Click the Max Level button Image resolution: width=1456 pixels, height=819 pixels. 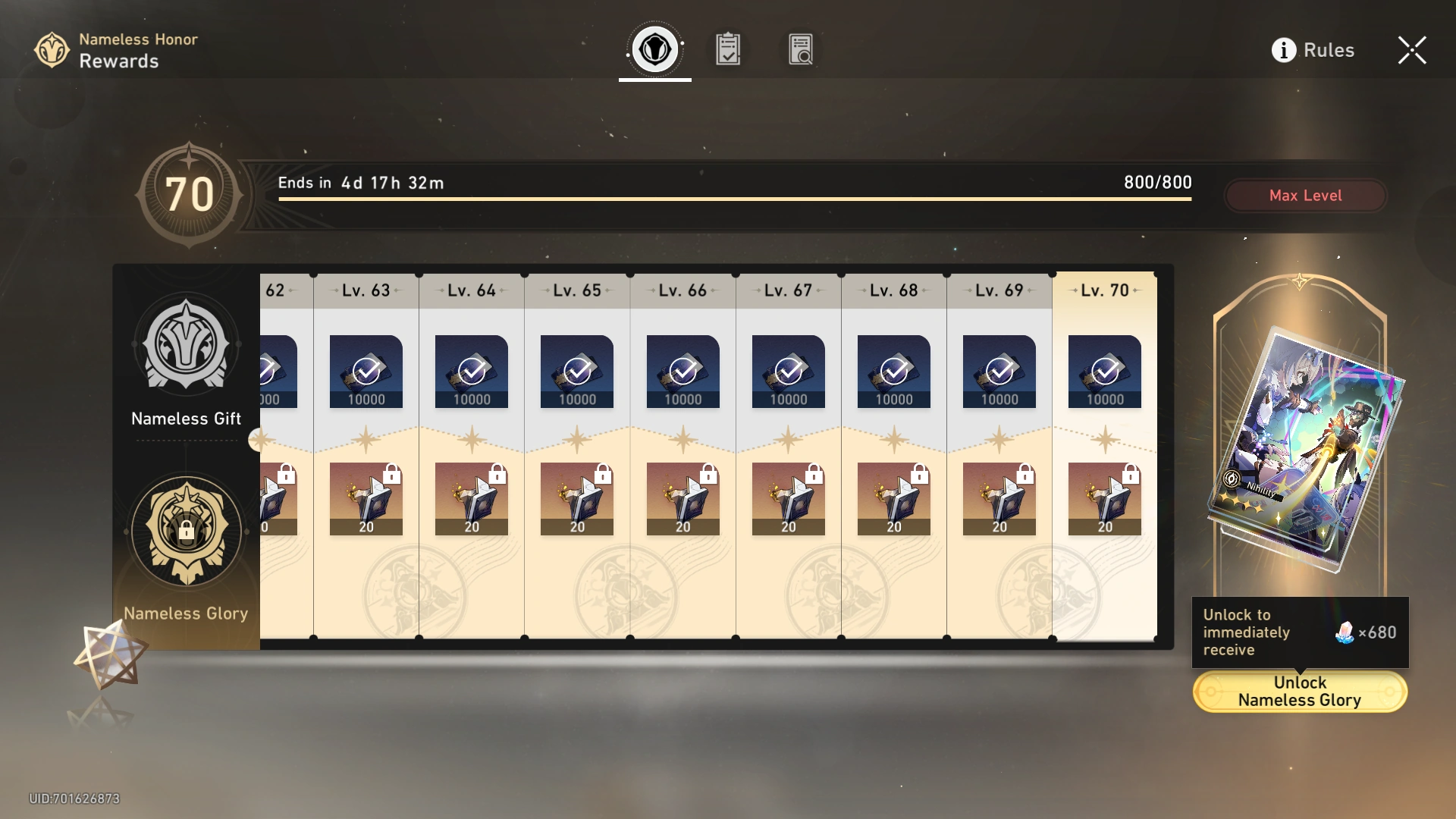point(1306,195)
